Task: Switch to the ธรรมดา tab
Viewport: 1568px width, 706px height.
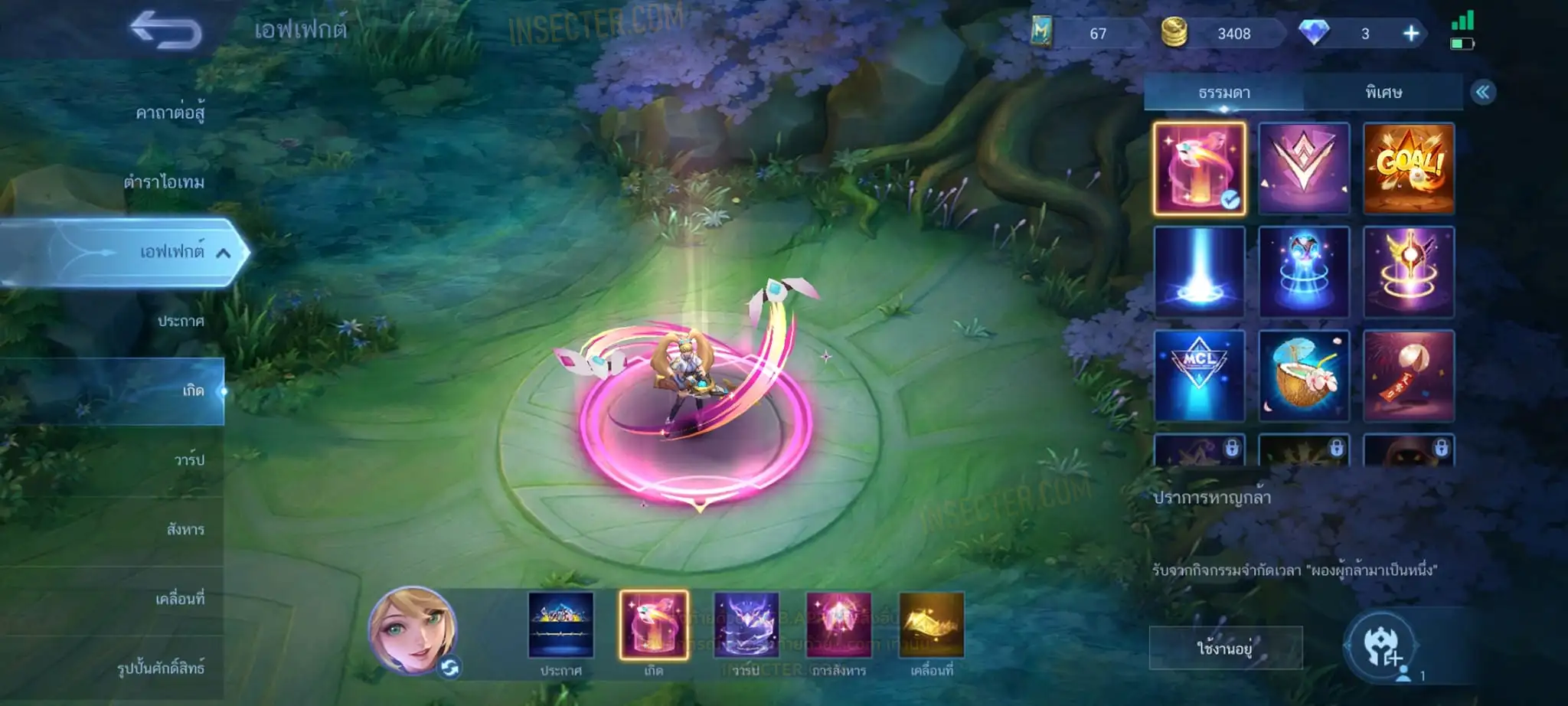Action: click(1223, 93)
